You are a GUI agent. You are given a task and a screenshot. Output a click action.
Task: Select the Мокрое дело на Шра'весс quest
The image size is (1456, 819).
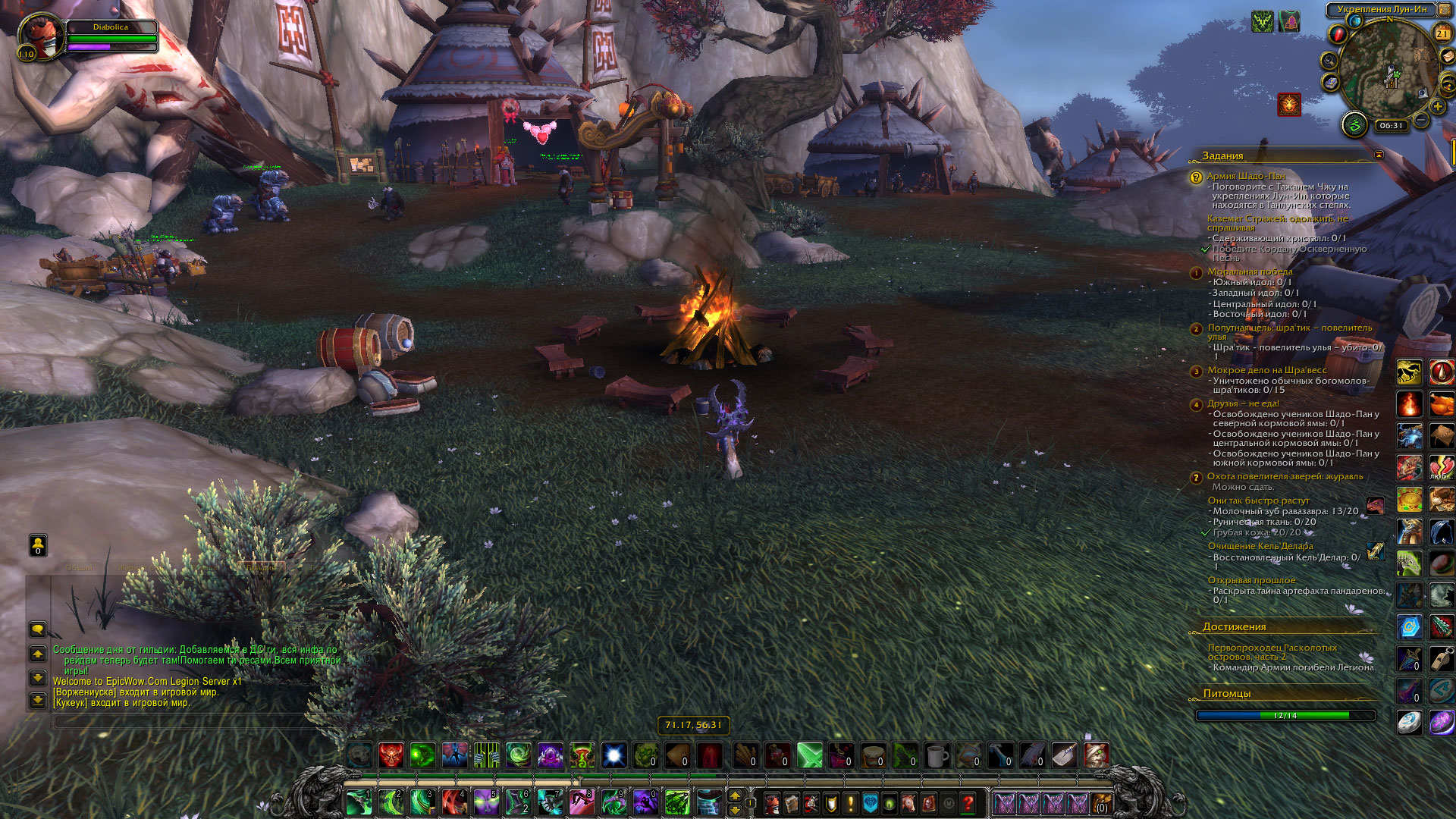1267,370
